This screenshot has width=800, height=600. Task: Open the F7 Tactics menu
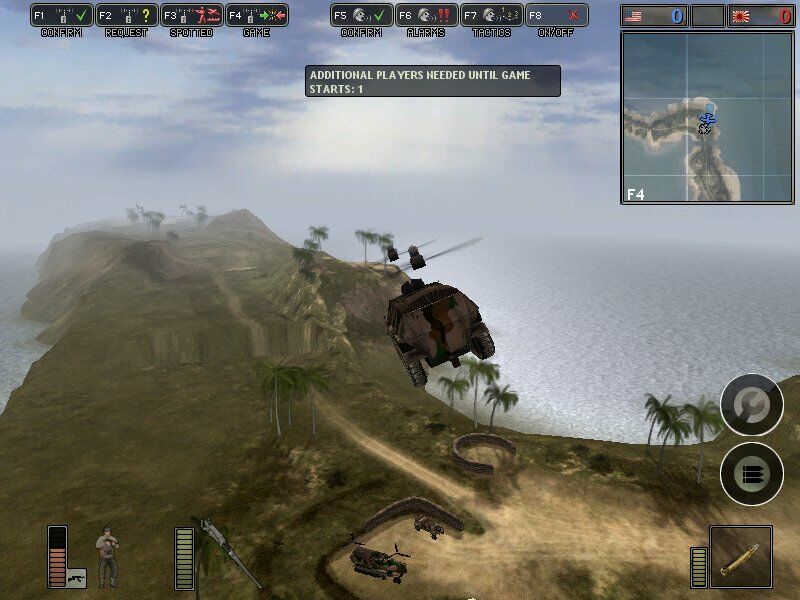click(x=491, y=16)
